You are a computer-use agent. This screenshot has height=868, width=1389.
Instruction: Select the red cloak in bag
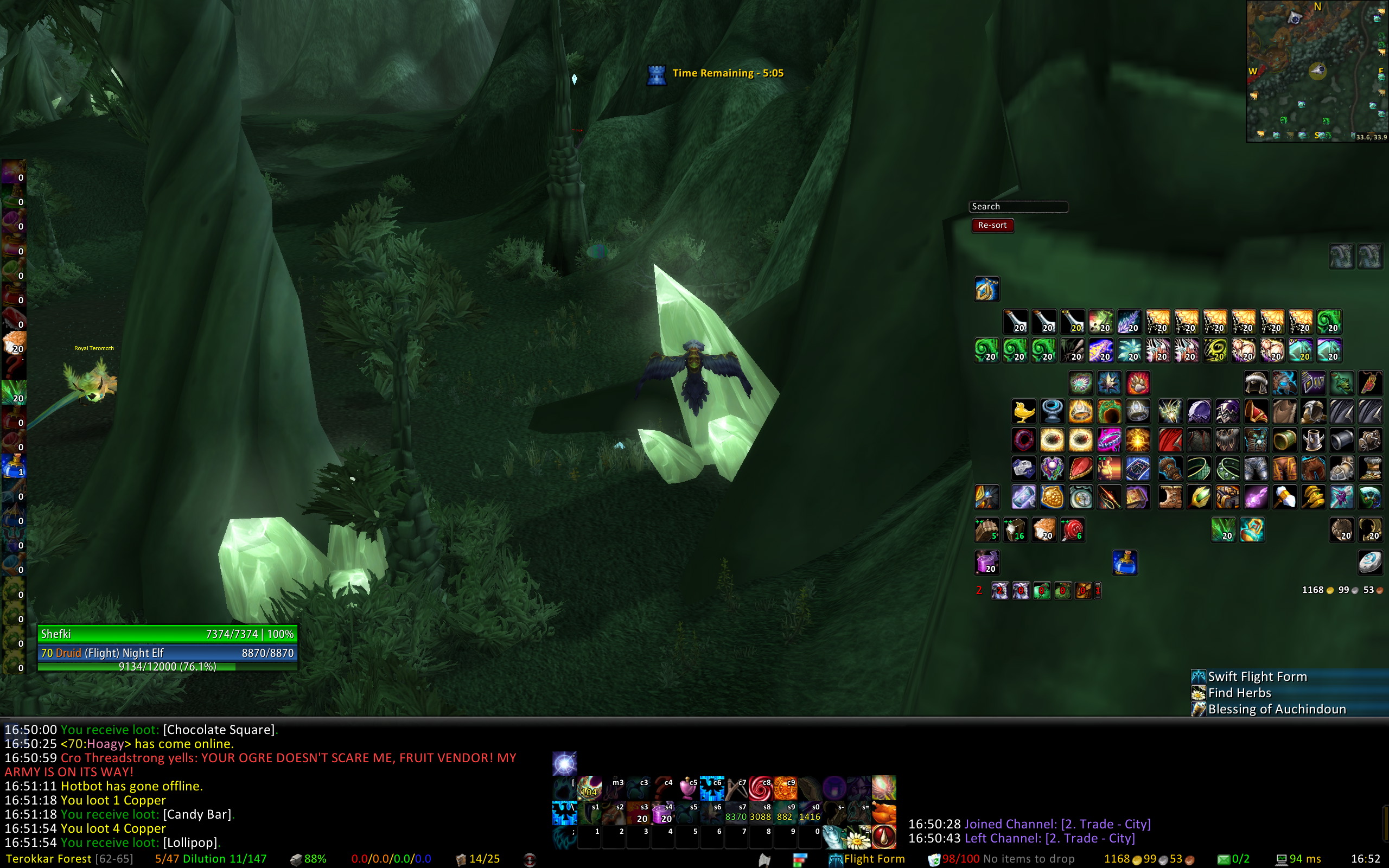pyautogui.click(x=1170, y=441)
